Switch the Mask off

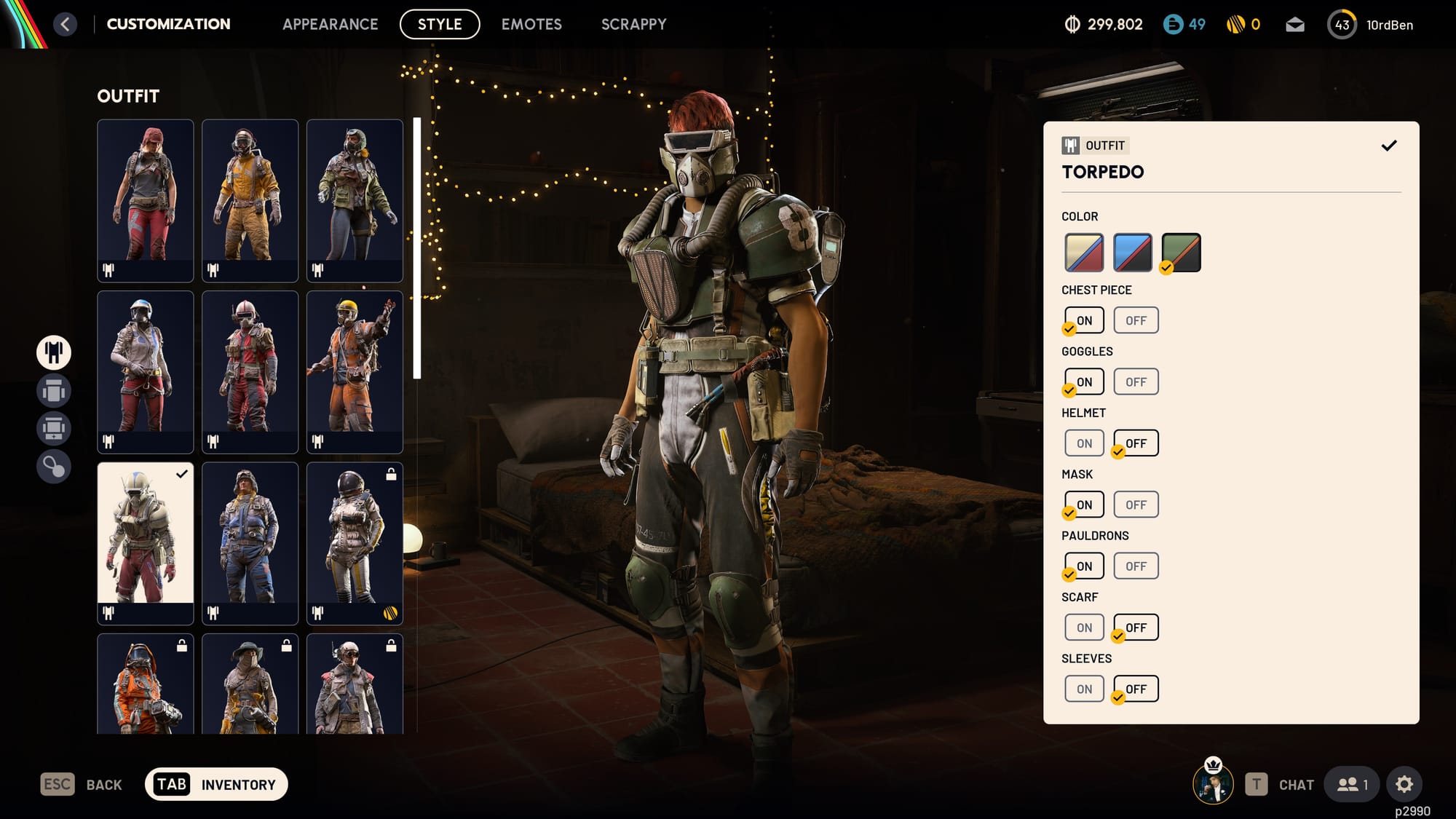(x=1136, y=505)
